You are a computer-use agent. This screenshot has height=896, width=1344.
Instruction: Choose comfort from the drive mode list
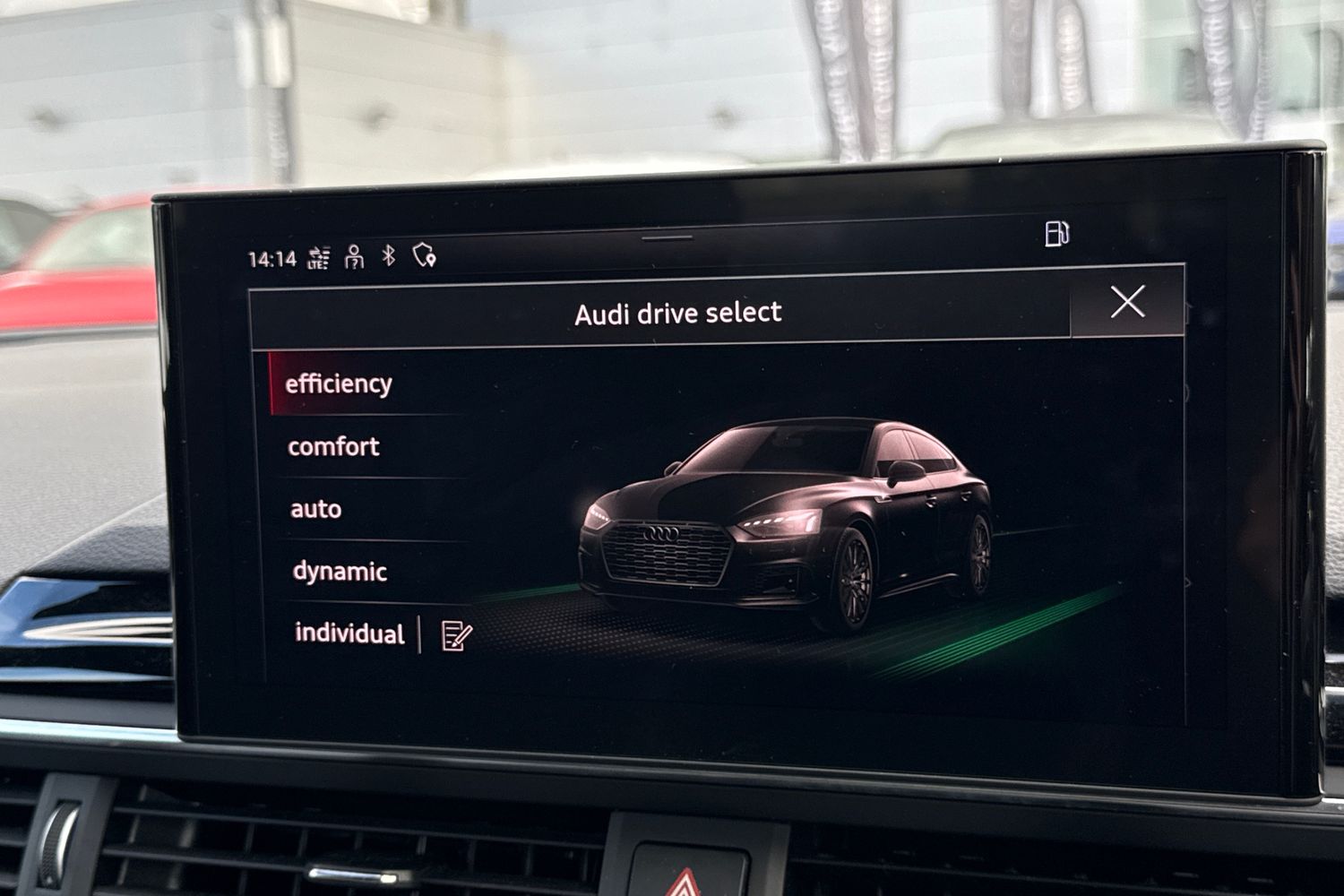coord(336,446)
